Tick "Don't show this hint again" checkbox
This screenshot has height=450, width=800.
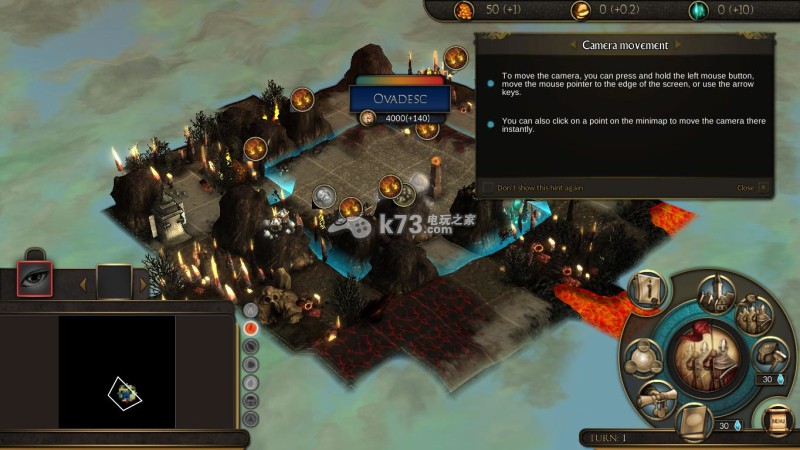click(488, 187)
